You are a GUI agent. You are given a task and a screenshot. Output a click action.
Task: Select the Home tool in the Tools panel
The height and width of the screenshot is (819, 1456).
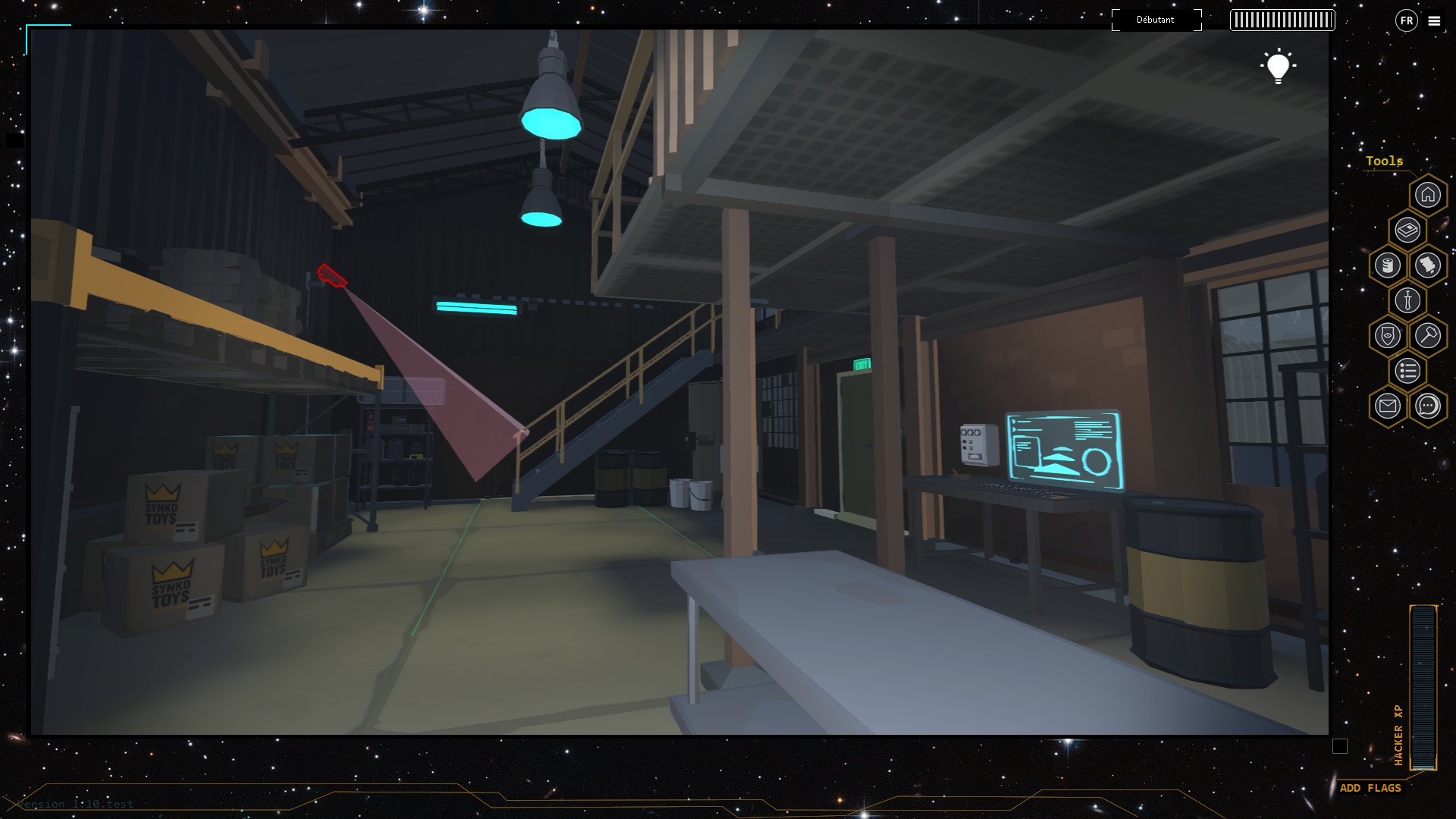click(x=1428, y=196)
